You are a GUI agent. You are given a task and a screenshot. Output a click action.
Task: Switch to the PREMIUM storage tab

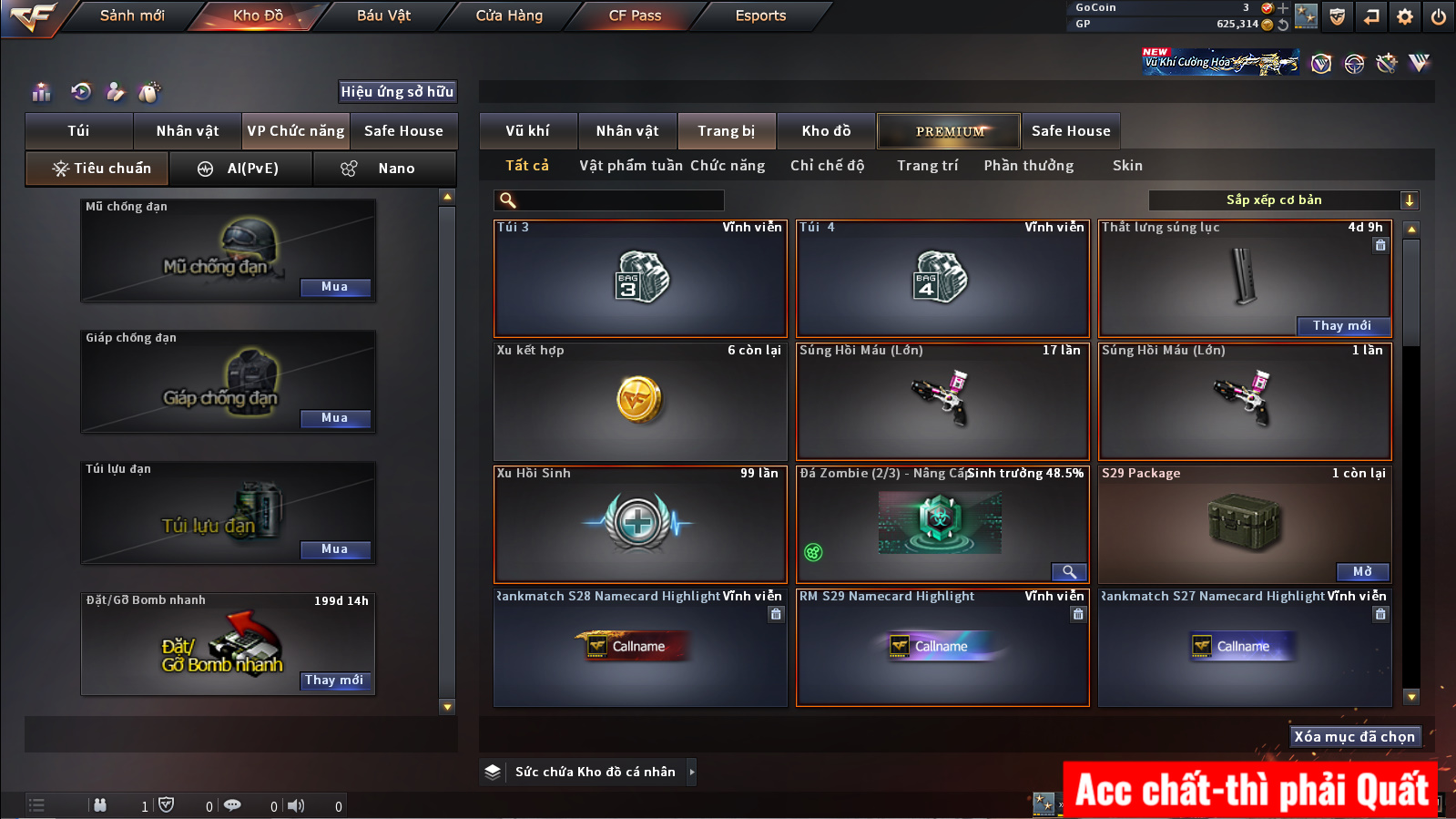click(x=949, y=131)
